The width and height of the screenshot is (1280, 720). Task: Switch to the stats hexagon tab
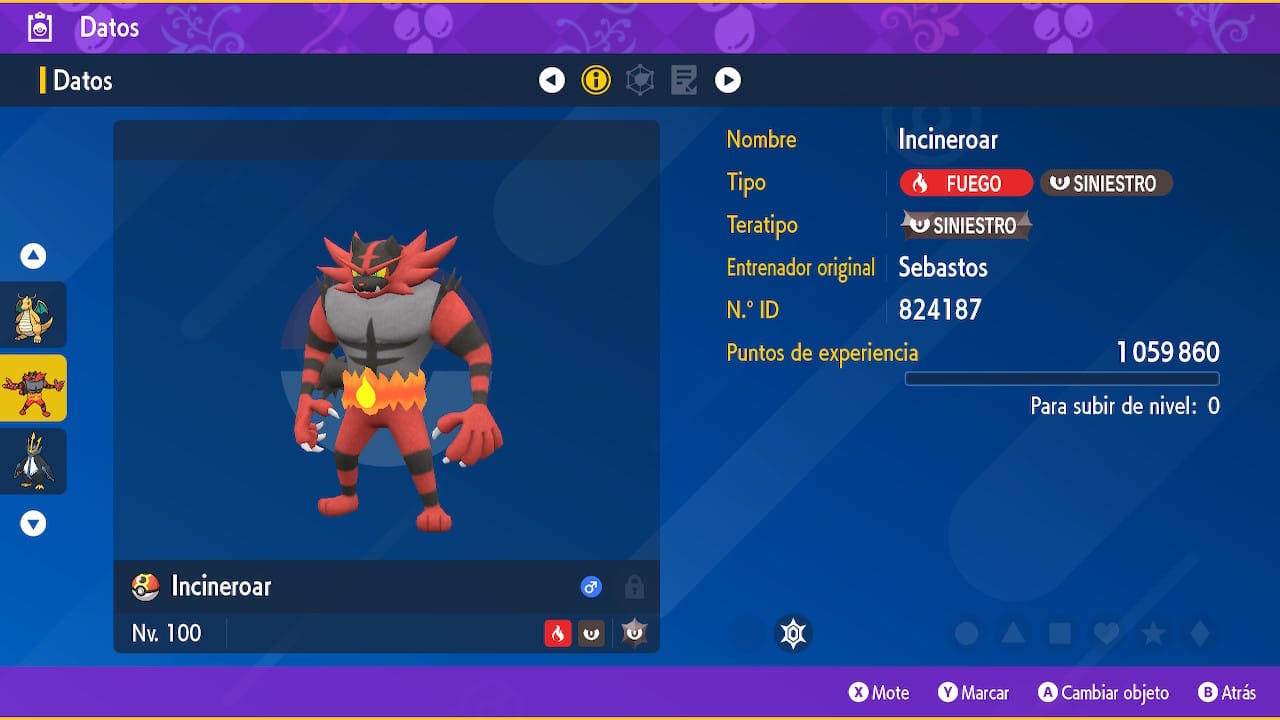point(640,80)
